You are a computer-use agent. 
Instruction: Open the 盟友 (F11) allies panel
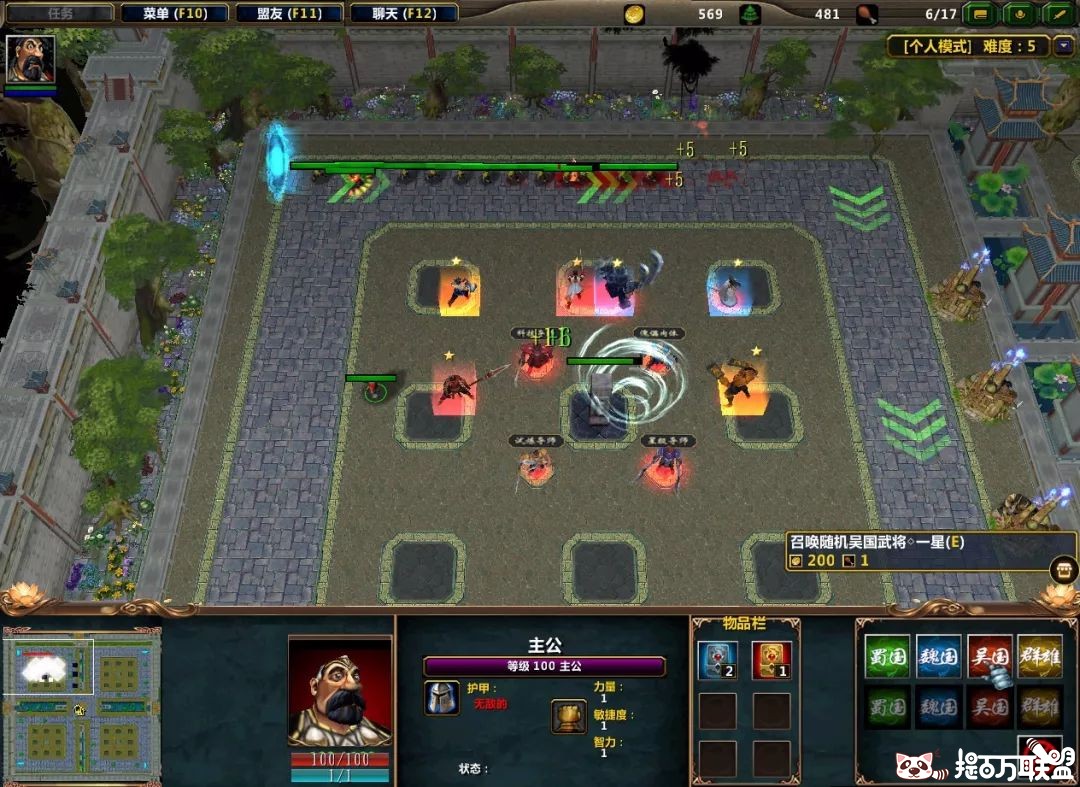click(290, 14)
